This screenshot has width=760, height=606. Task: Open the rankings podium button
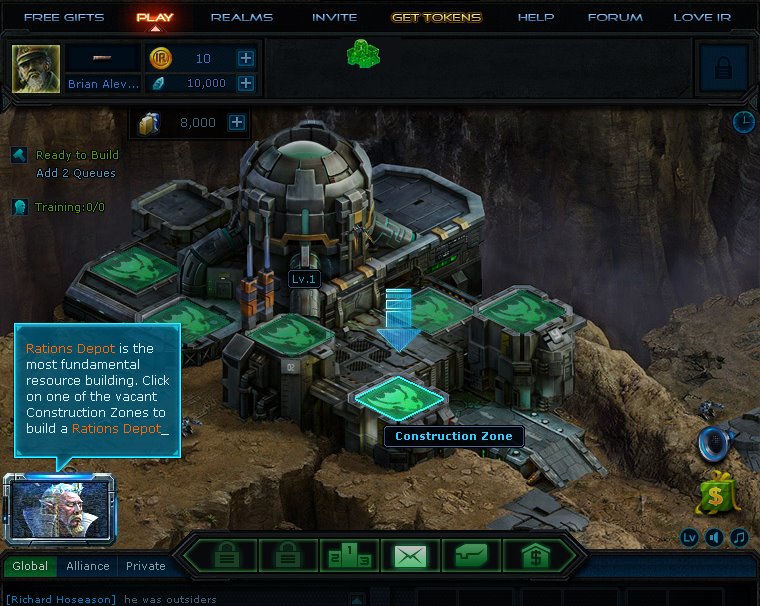(x=349, y=555)
